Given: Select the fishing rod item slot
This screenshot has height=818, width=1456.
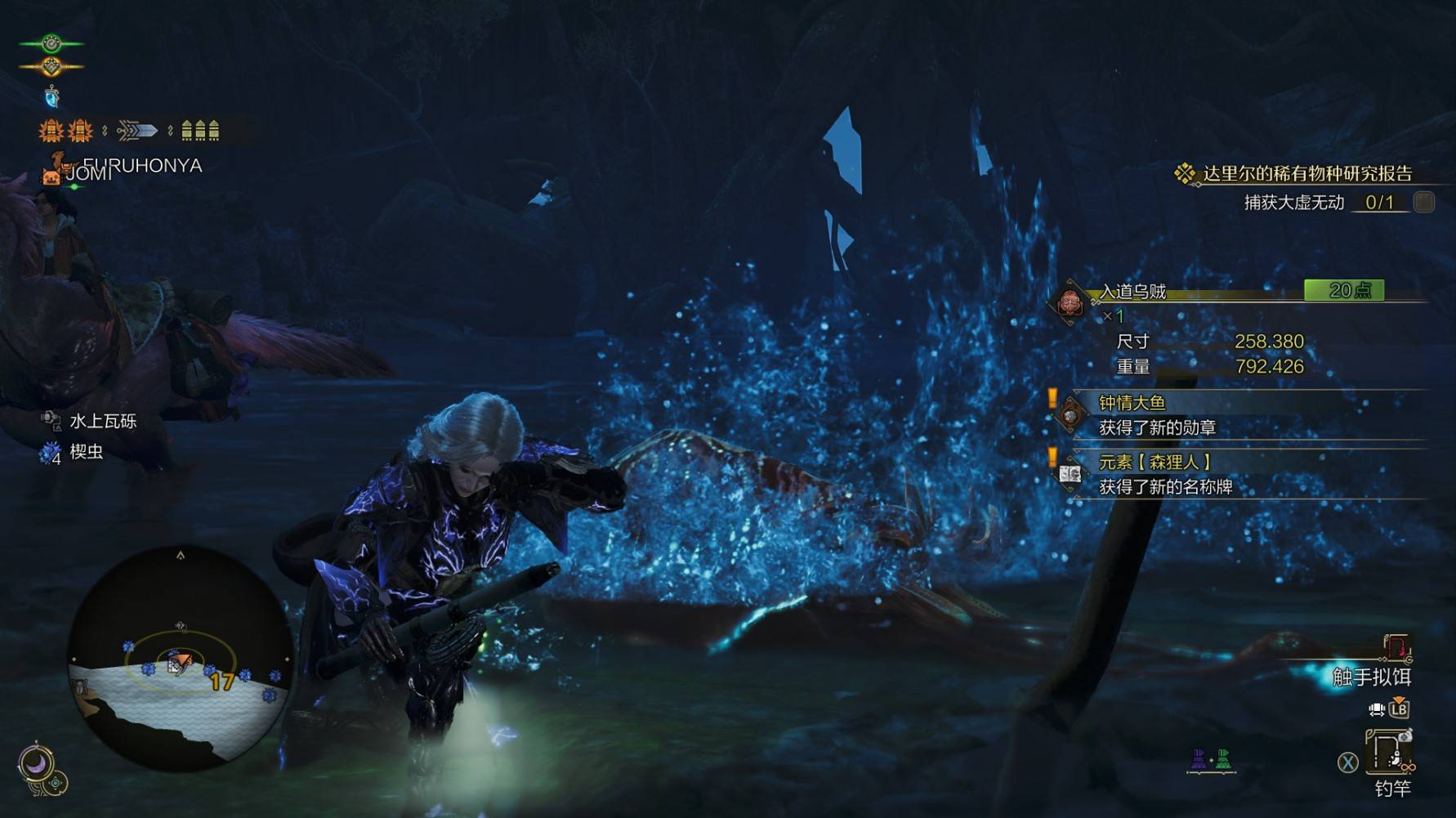Looking at the screenshot, I should point(1391,753).
